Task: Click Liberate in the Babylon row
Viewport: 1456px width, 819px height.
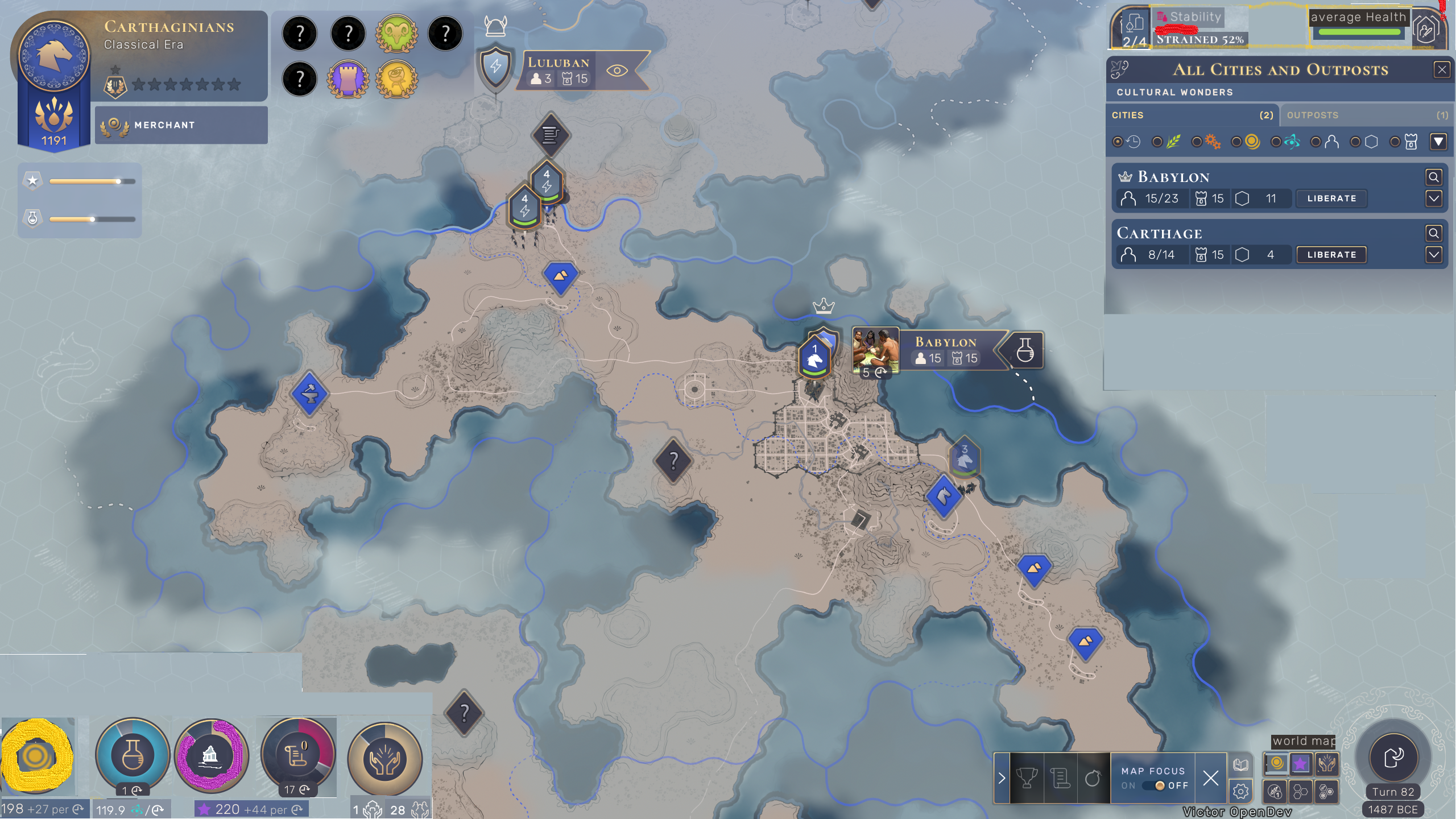Action: [x=1331, y=198]
